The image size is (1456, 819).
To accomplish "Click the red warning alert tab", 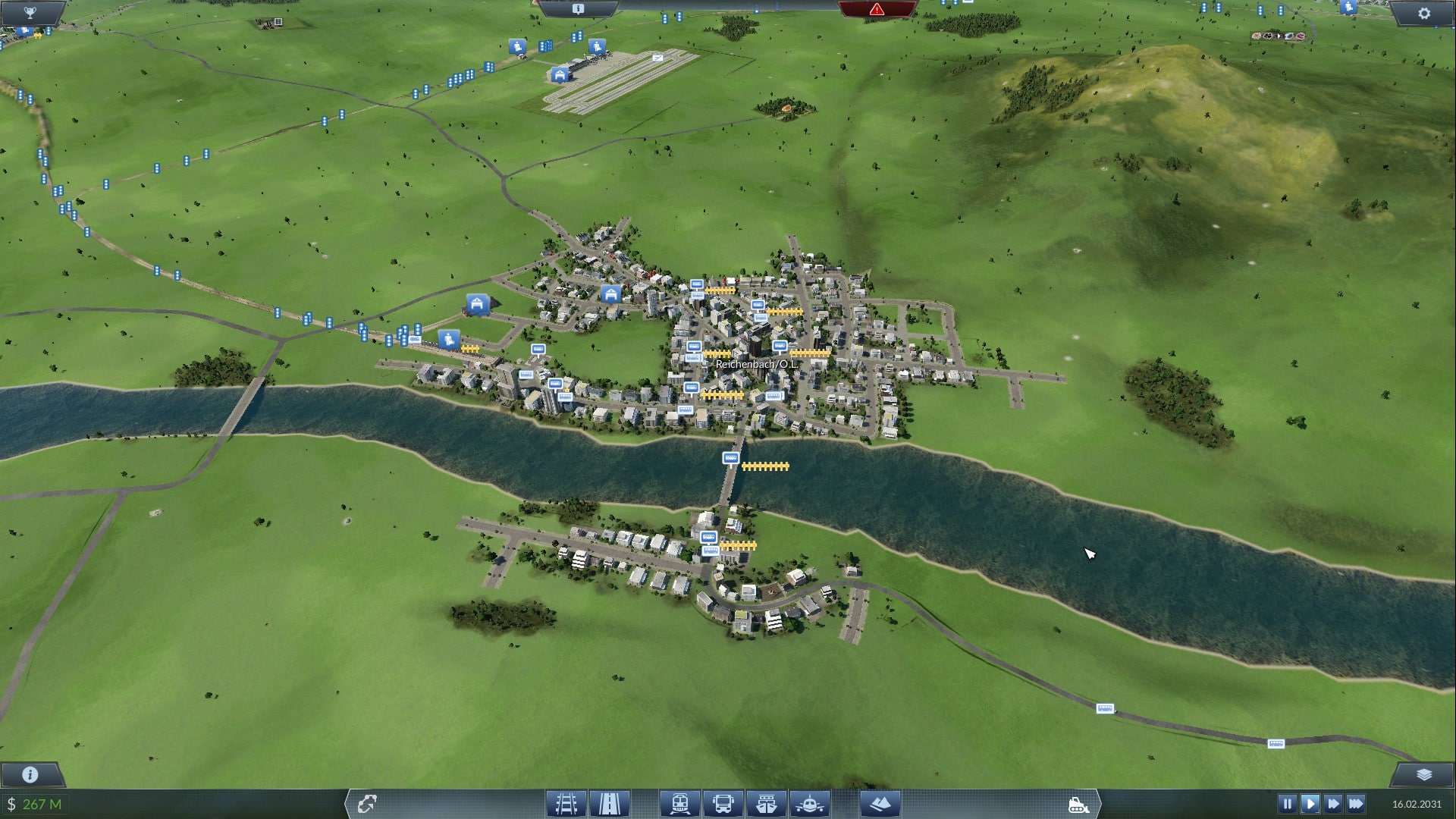I will (877, 9).
